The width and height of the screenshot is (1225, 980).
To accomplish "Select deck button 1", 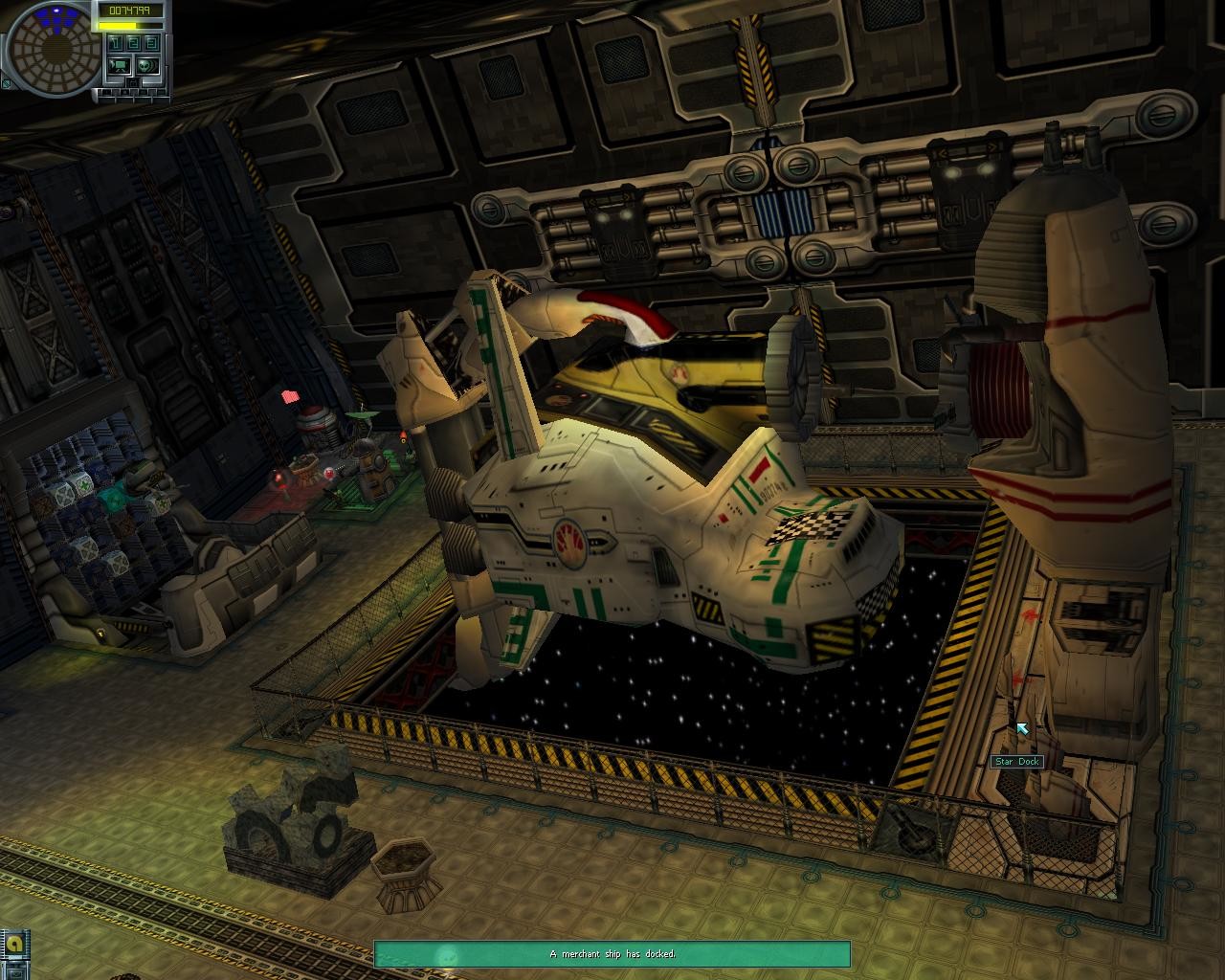I will tap(115, 43).
